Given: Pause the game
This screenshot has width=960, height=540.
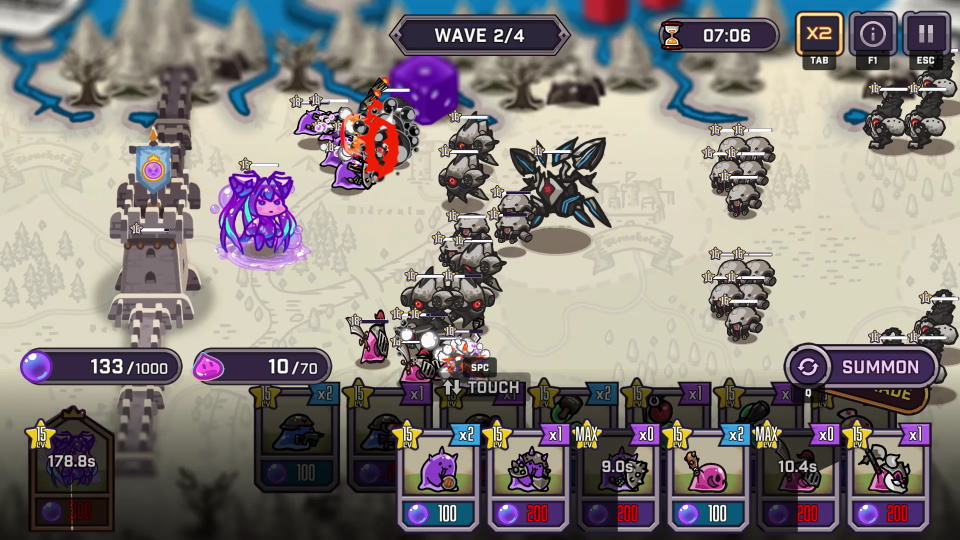Looking at the screenshot, I should pos(926,34).
